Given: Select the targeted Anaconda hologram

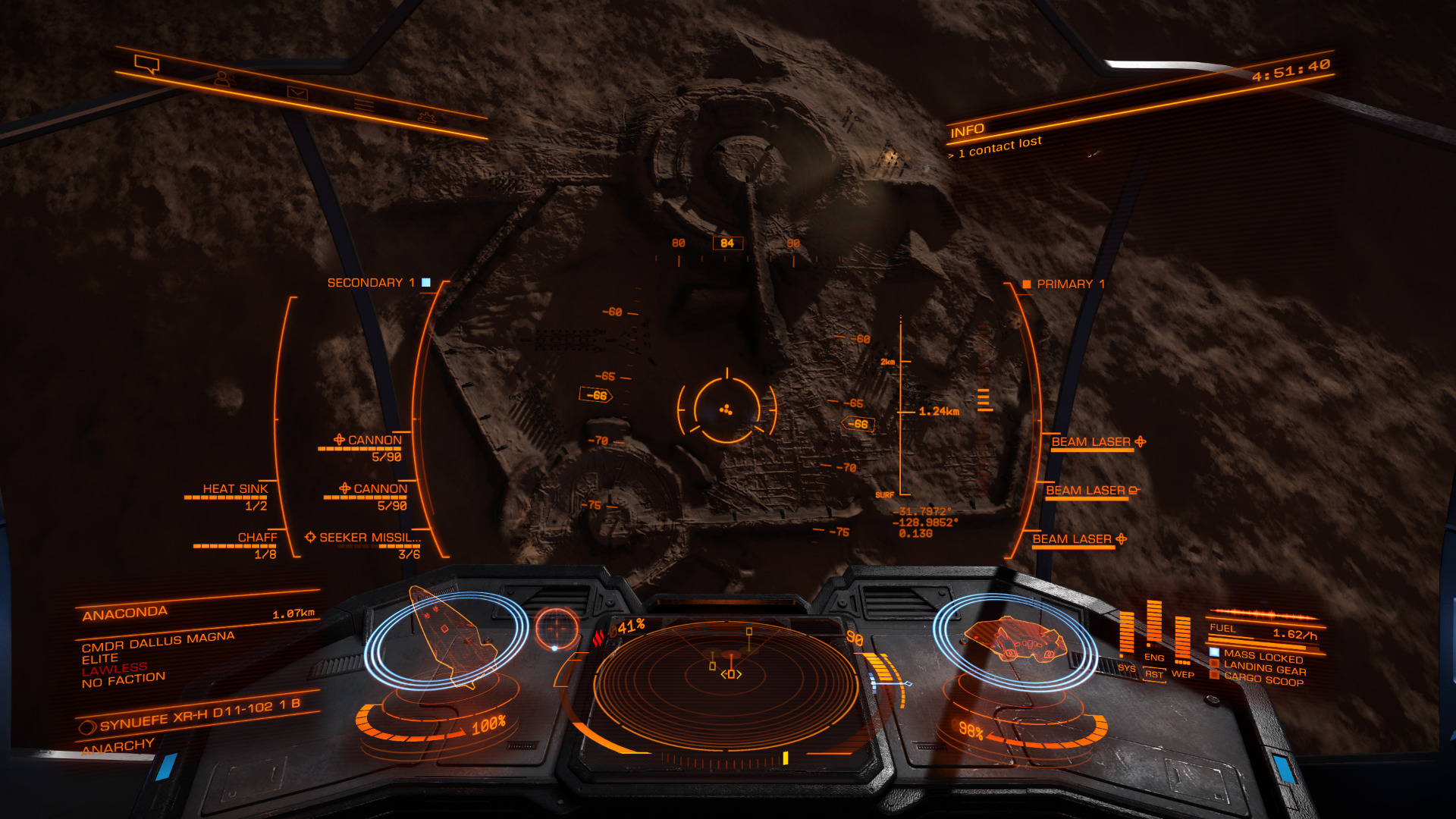Looking at the screenshot, I should 447,635.
